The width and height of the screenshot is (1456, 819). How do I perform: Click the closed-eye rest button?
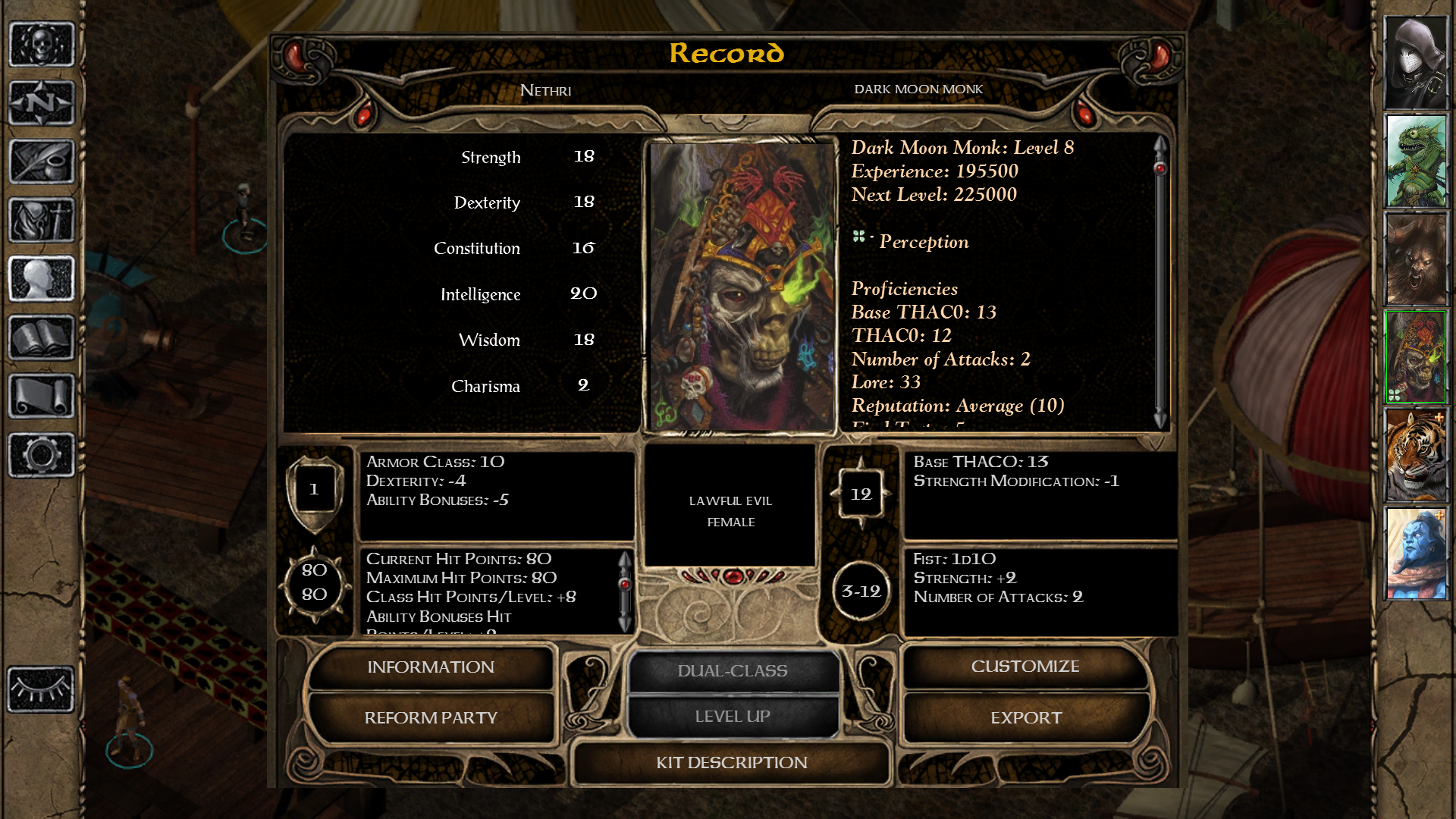pyautogui.click(x=42, y=689)
